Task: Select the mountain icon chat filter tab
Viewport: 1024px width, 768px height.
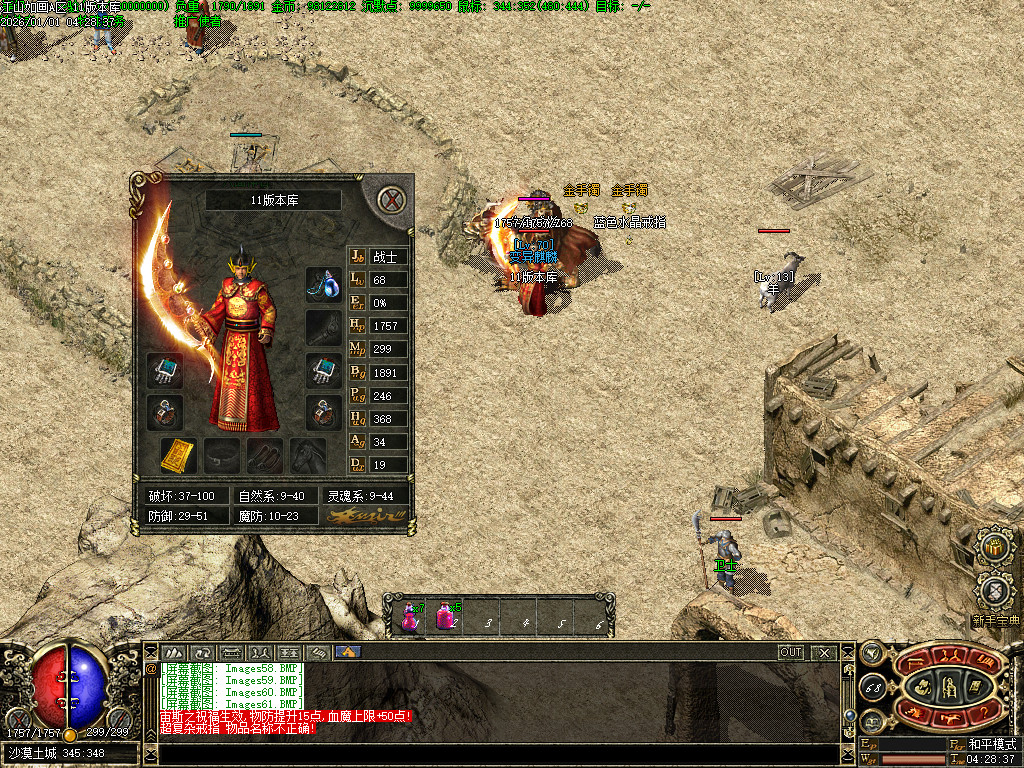Action: click(x=174, y=652)
